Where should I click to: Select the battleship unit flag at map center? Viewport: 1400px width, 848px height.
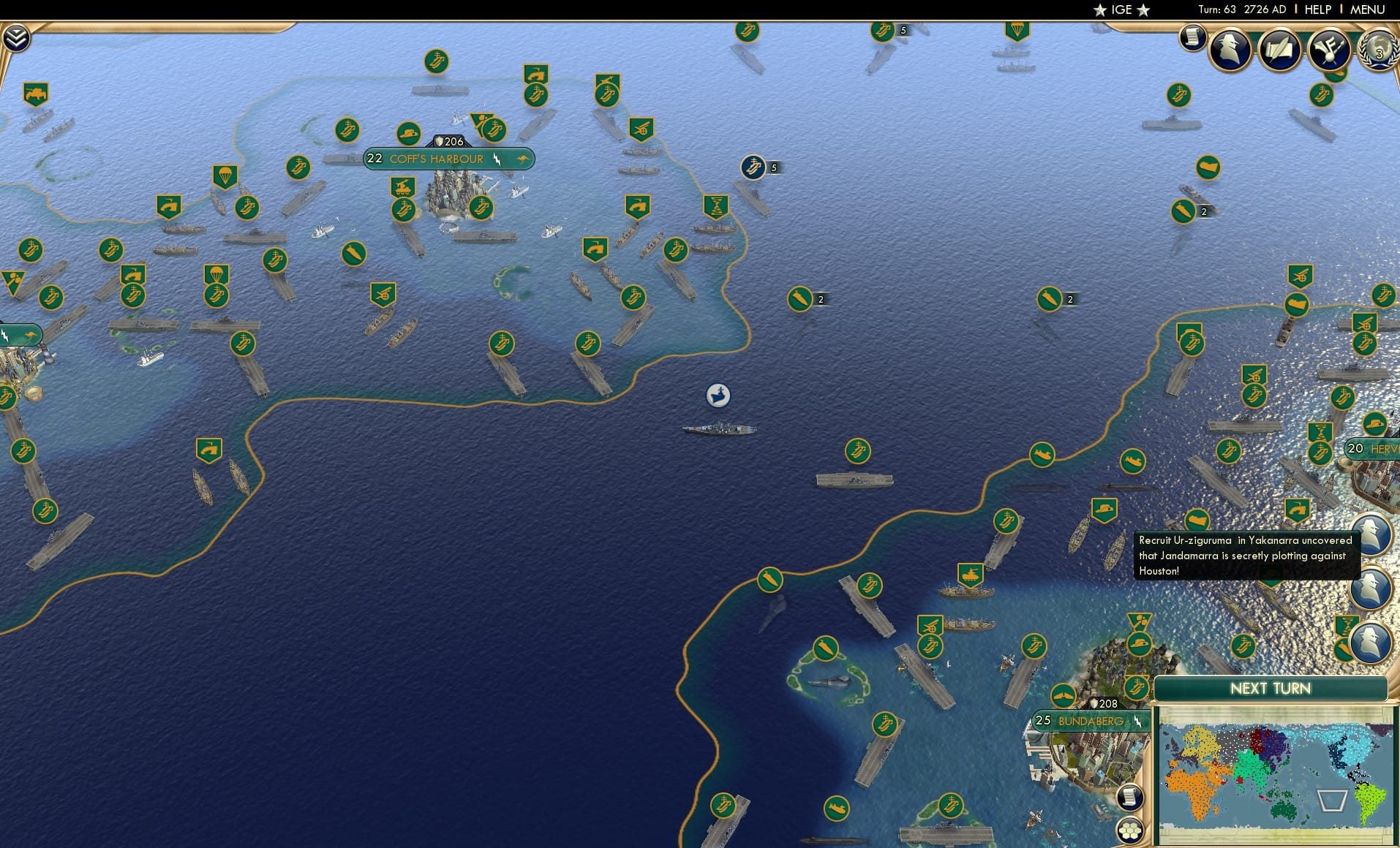pyautogui.click(x=720, y=394)
